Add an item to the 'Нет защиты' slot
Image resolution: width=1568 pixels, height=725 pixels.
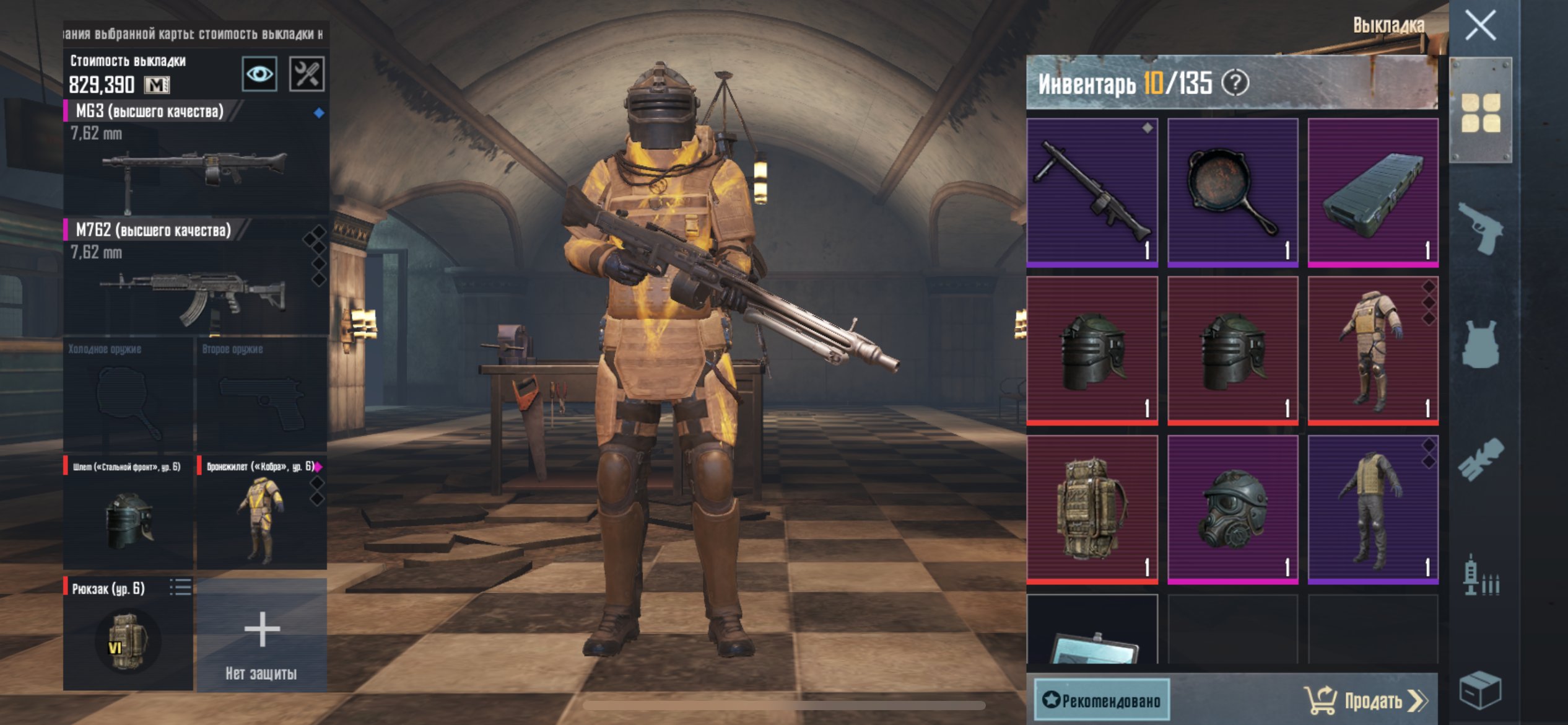pyautogui.click(x=261, y=633)
